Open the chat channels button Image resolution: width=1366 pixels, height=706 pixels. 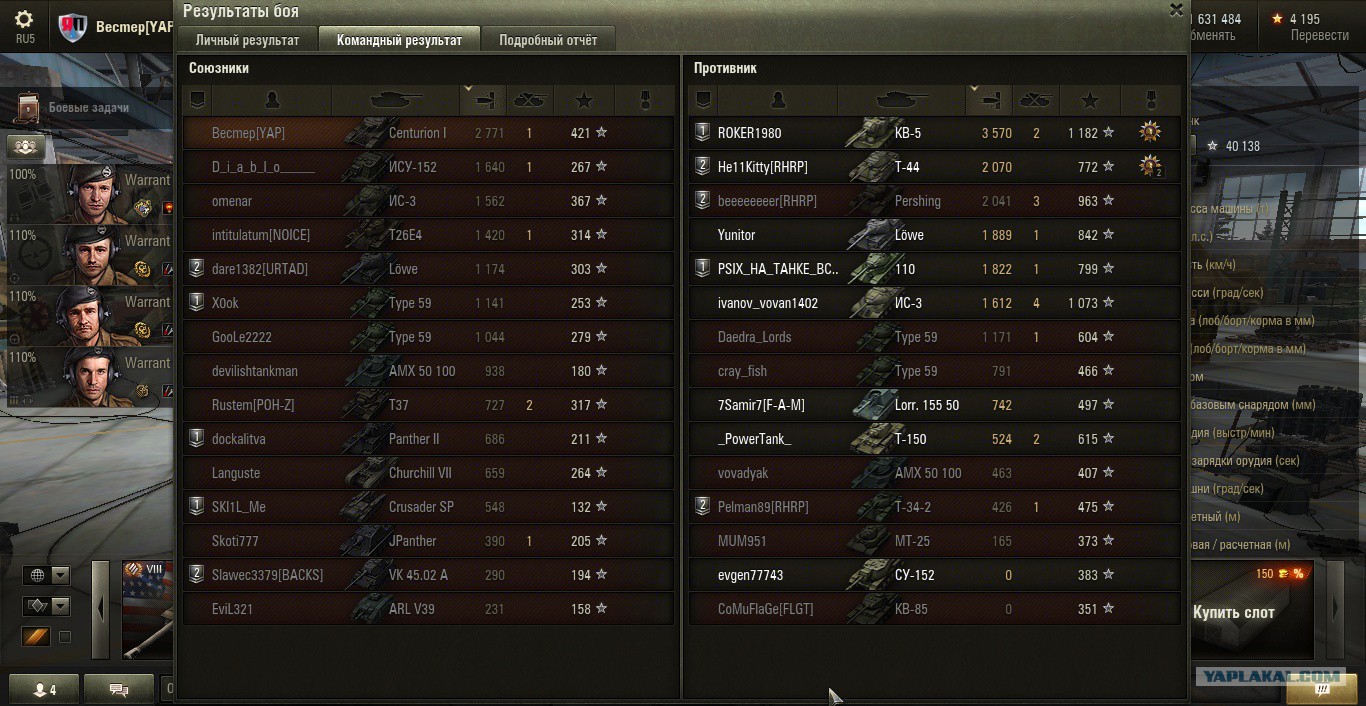point(118,689)
